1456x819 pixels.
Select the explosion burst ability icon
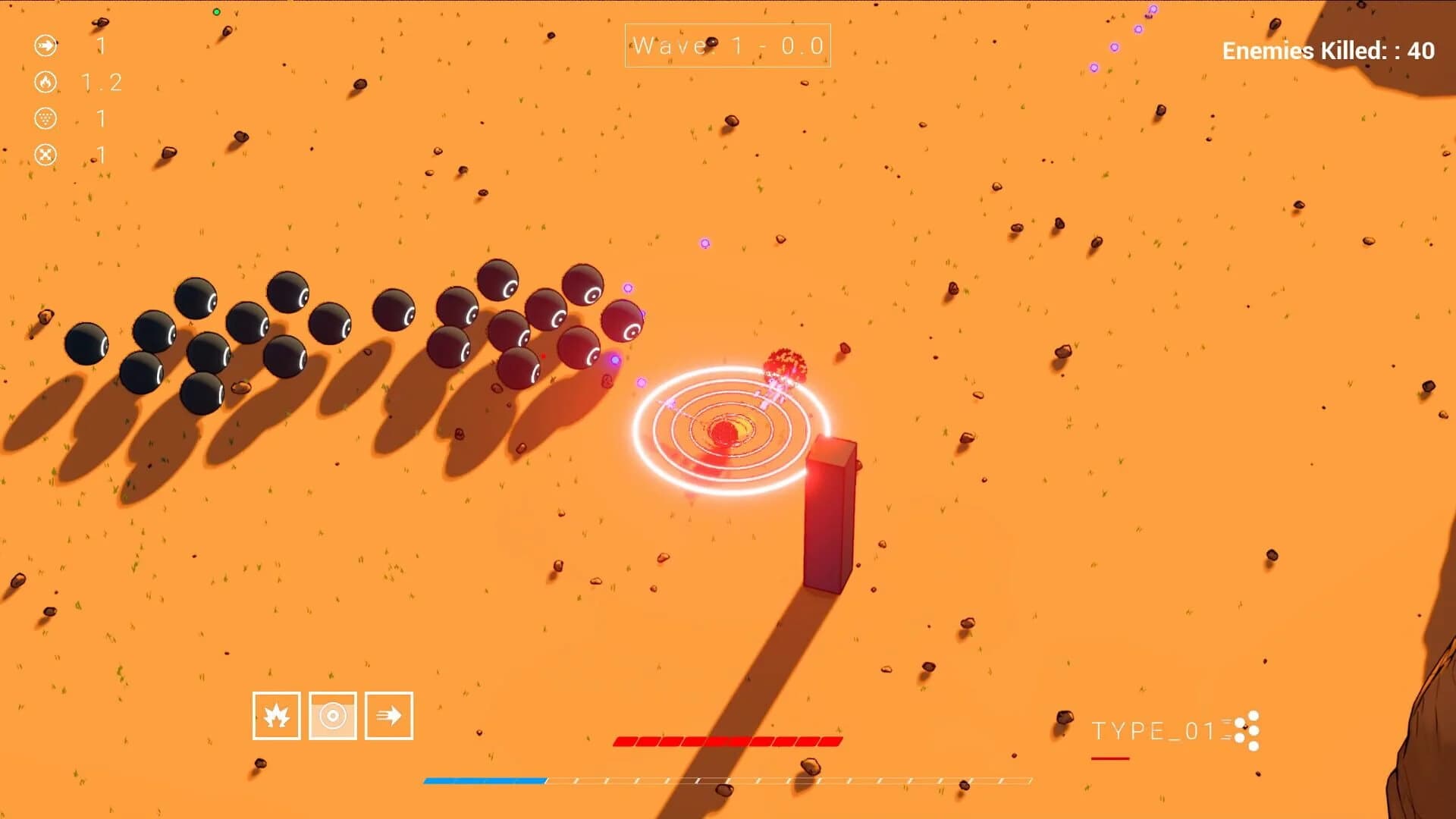point(275,716)
